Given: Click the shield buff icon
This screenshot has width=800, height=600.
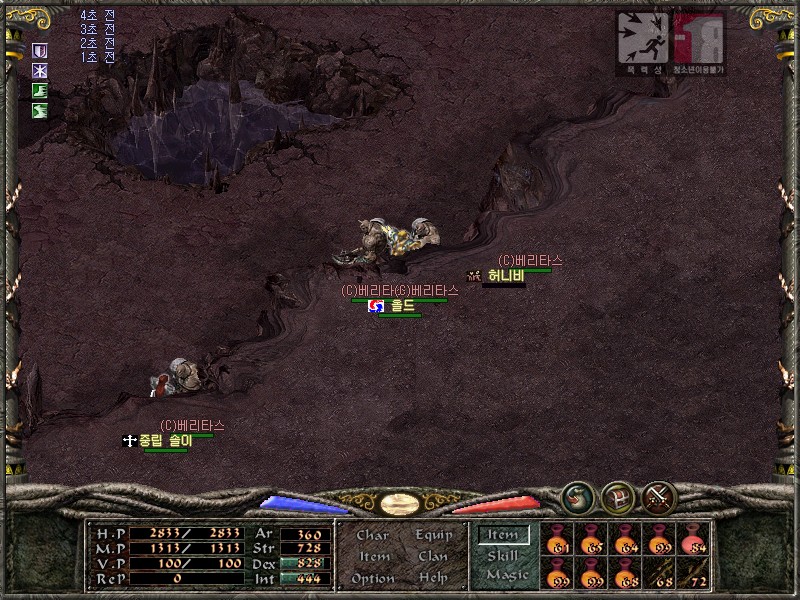Looking at the screenshot, I should 40,51.
